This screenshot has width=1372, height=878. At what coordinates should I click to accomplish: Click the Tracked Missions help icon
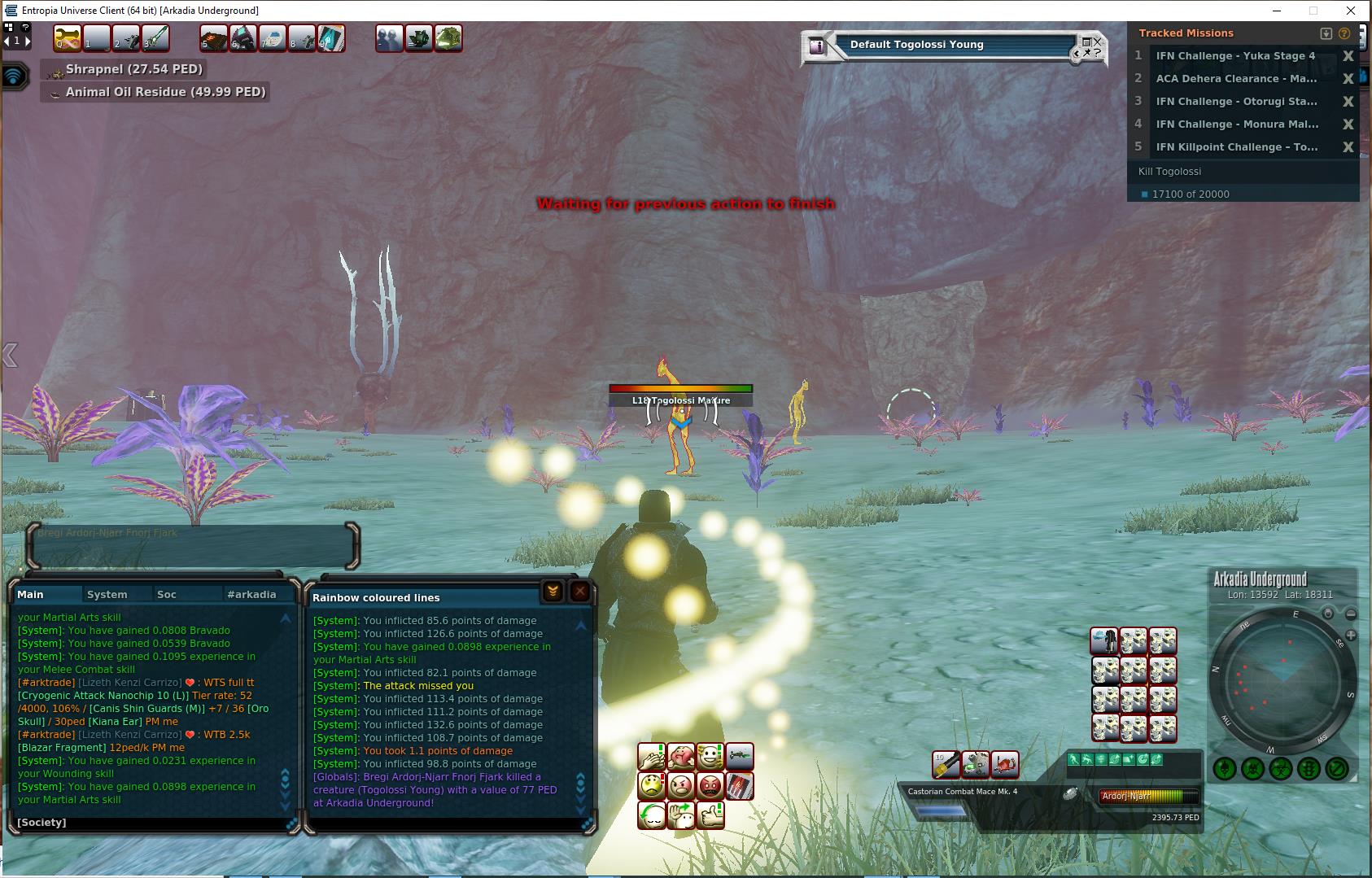pyautogui.click(x=1344, y=33)
